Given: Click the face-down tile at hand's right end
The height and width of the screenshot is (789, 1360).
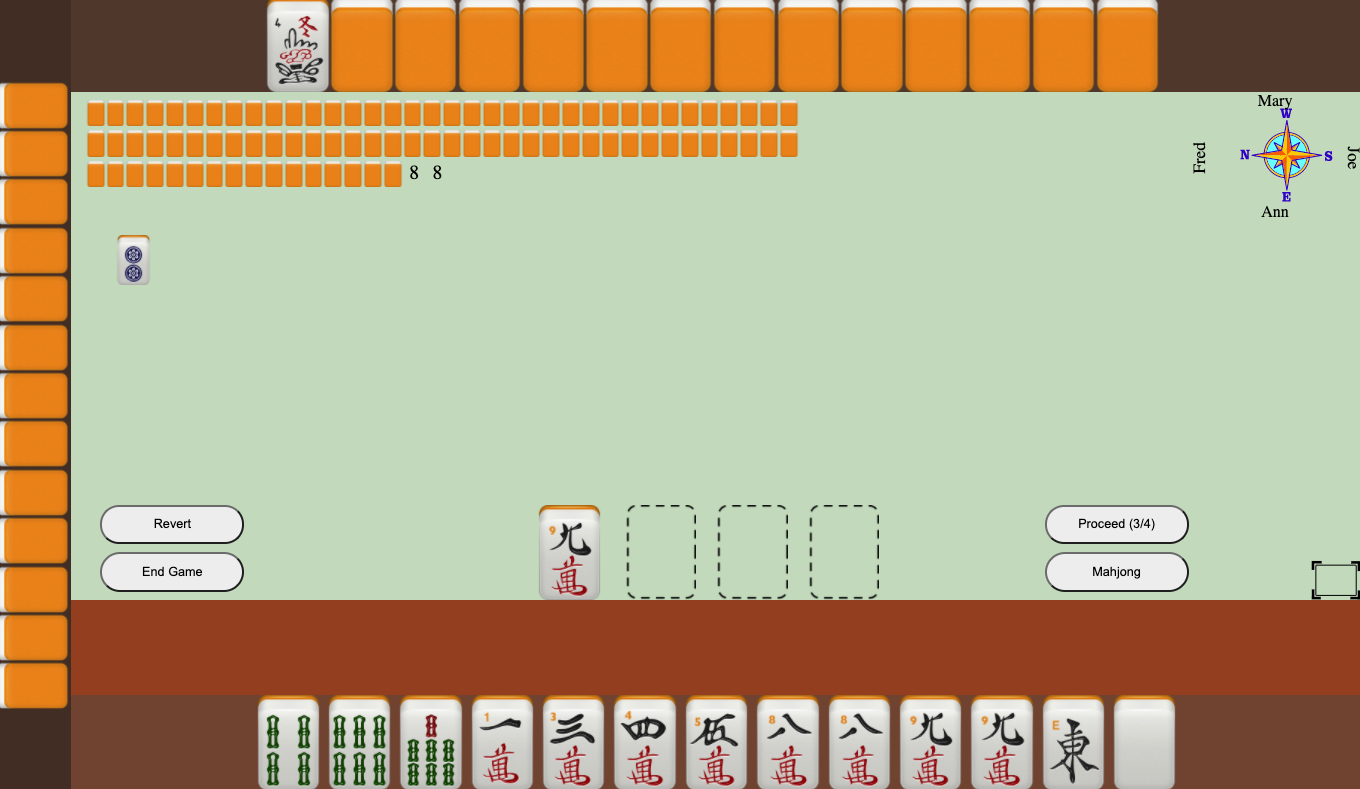Looking at the screenshot, I should tap(1144, 744).
